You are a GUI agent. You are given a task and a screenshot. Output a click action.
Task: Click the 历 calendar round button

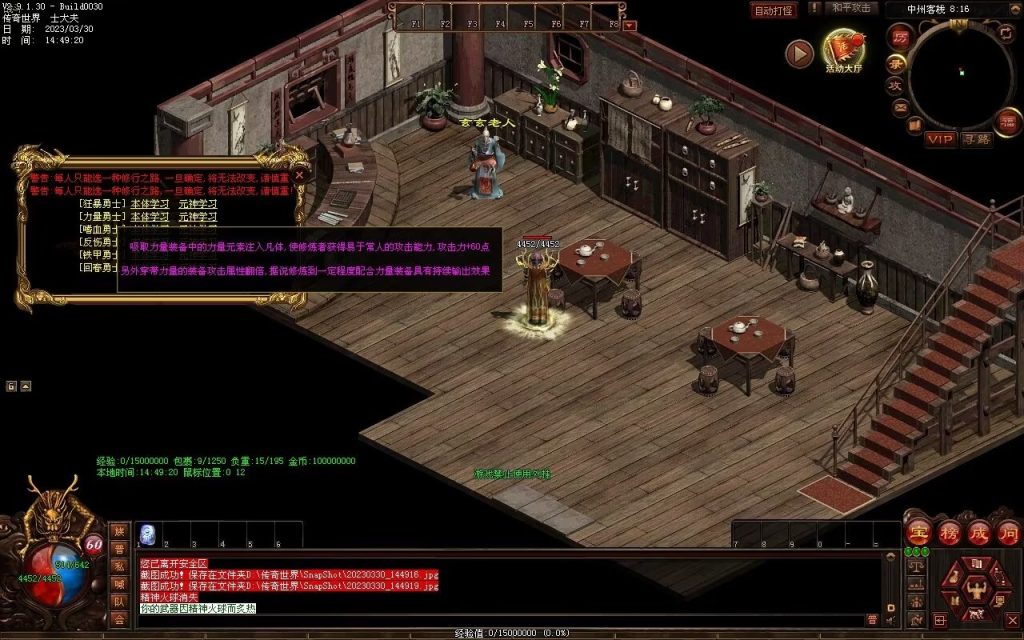point(900,36)
